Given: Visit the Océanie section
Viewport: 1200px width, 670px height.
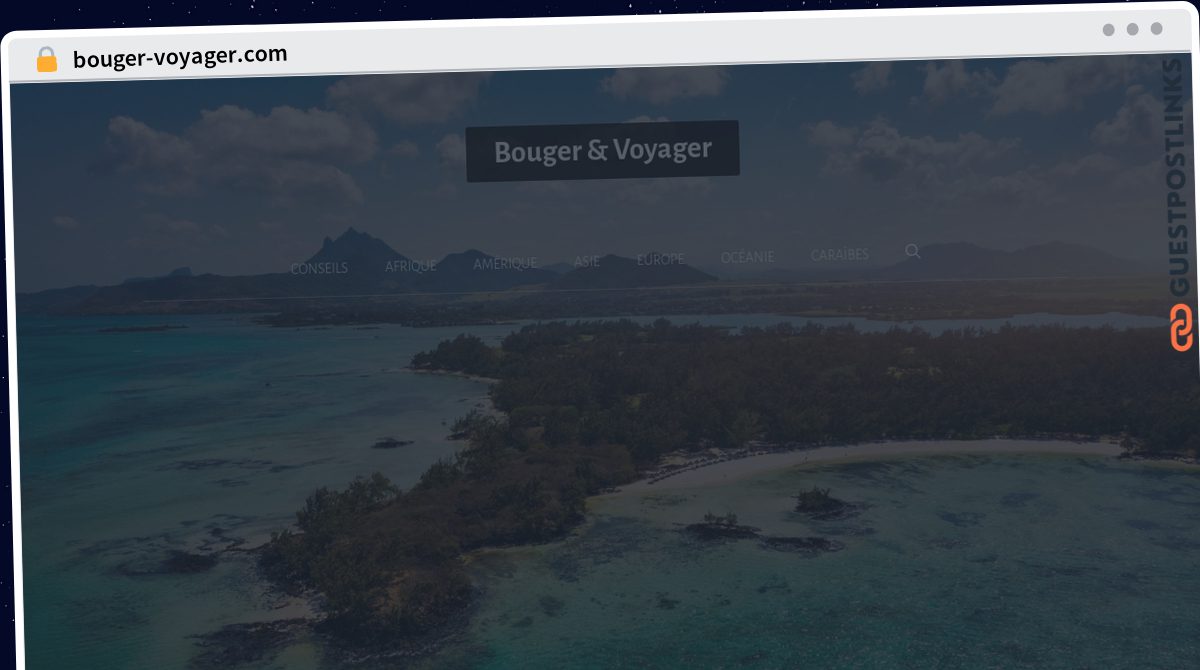Looking at the screenshot, I should 747,257.
